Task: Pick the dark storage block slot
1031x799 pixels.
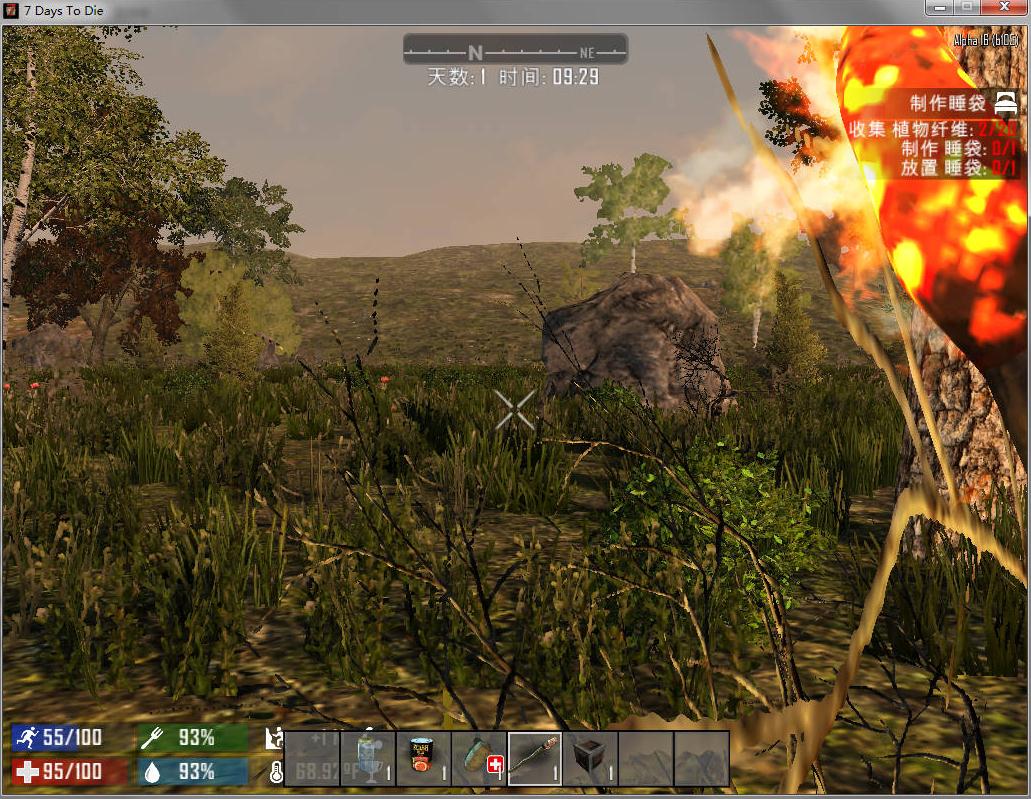Action: pos(590,759)
